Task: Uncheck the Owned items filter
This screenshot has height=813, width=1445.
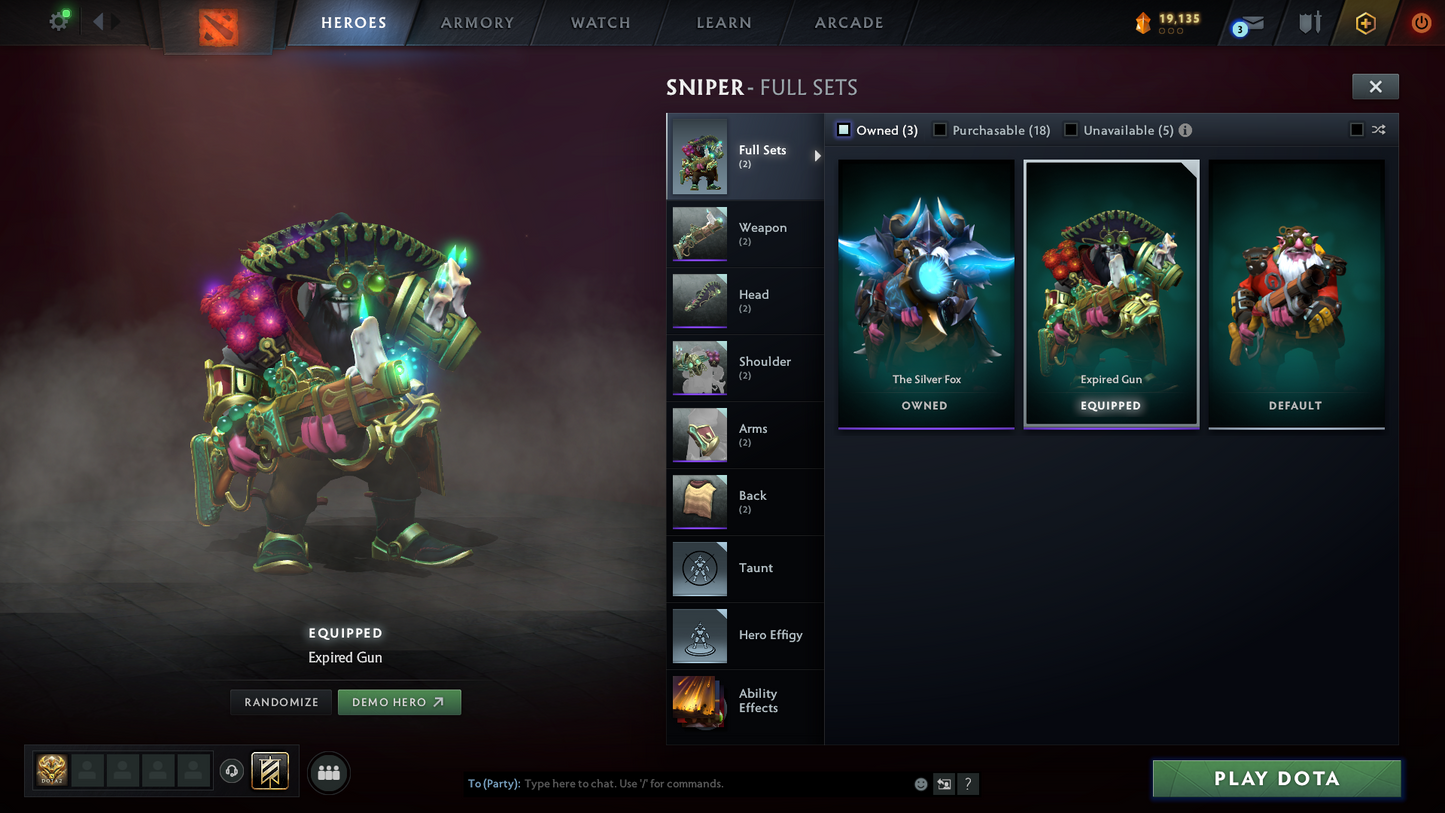Action: [843, 129]
